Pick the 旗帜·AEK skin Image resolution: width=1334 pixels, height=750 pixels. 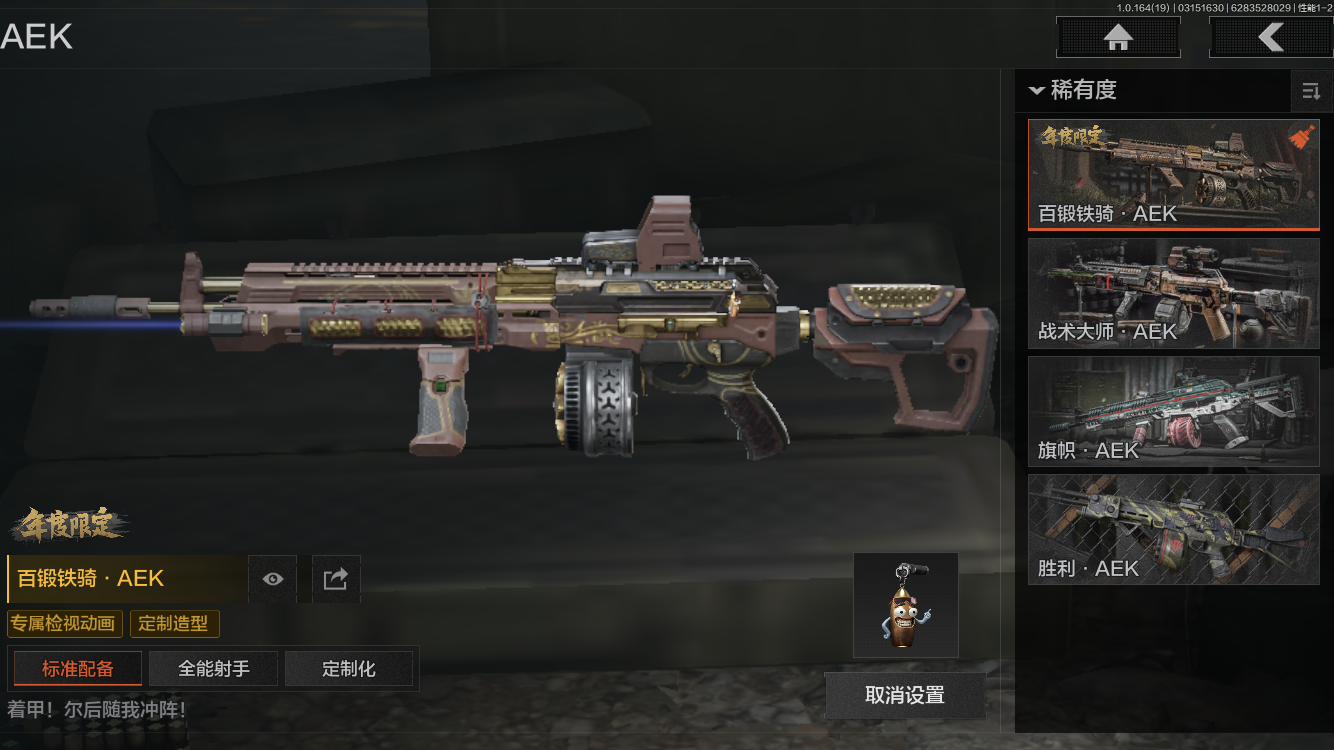(1173, 411)
